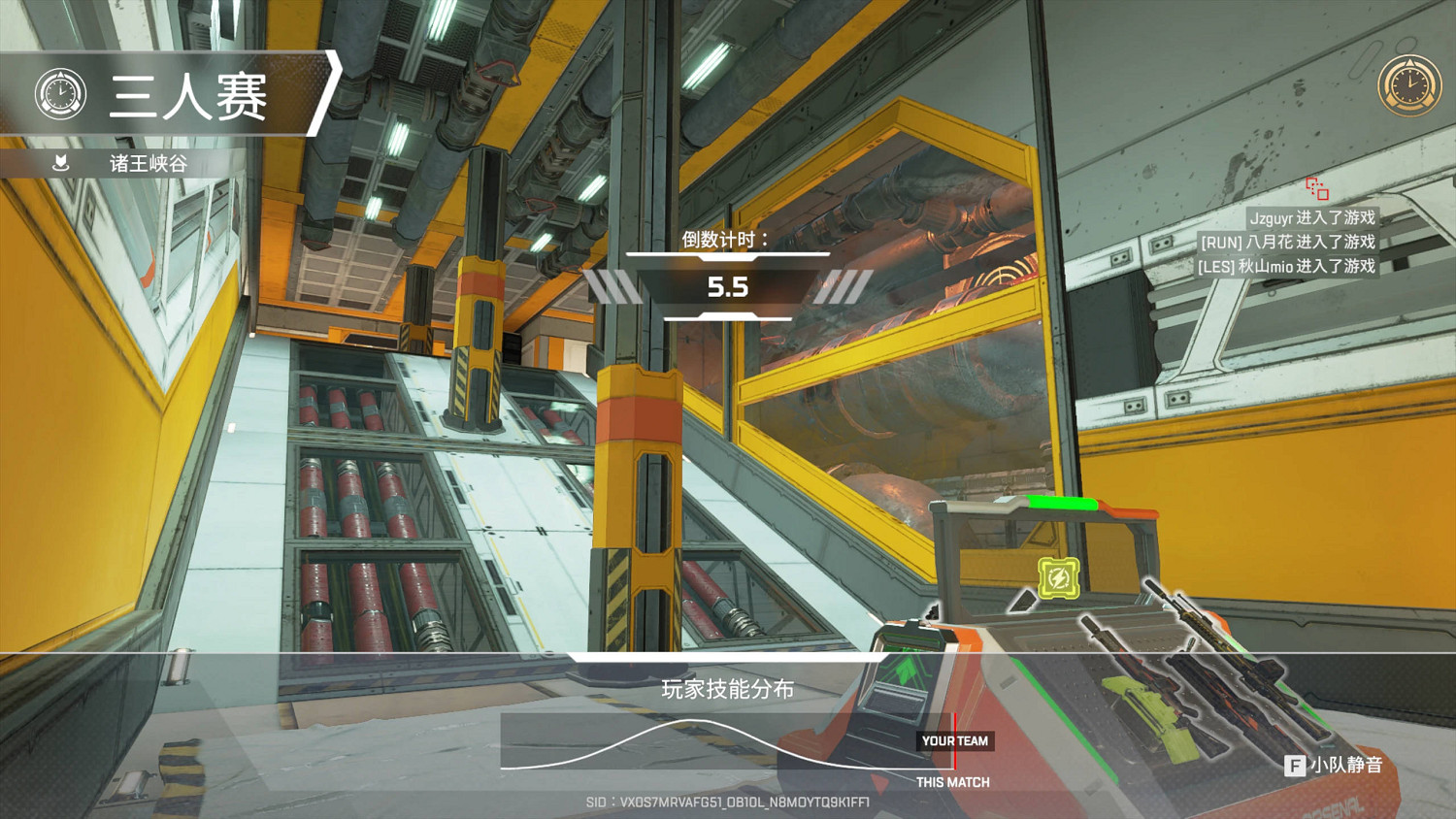Click the small red icon above the join feed
1456x819 pixels.
[x=1317, y=188]
